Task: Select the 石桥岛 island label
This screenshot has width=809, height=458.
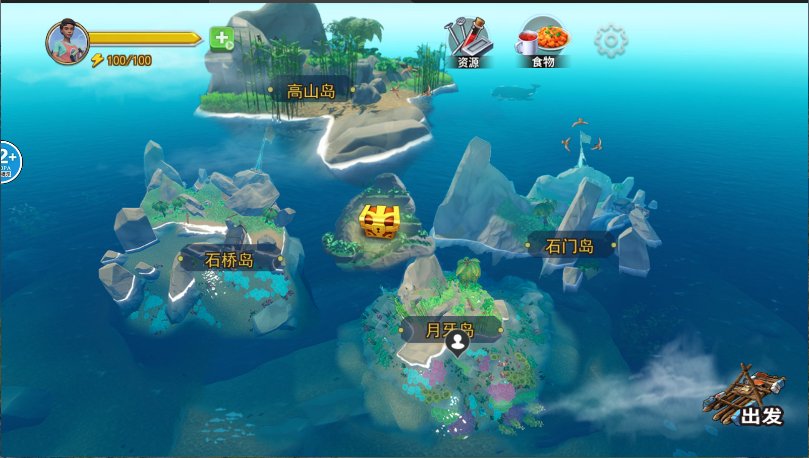Action: (x=230, y=260)
